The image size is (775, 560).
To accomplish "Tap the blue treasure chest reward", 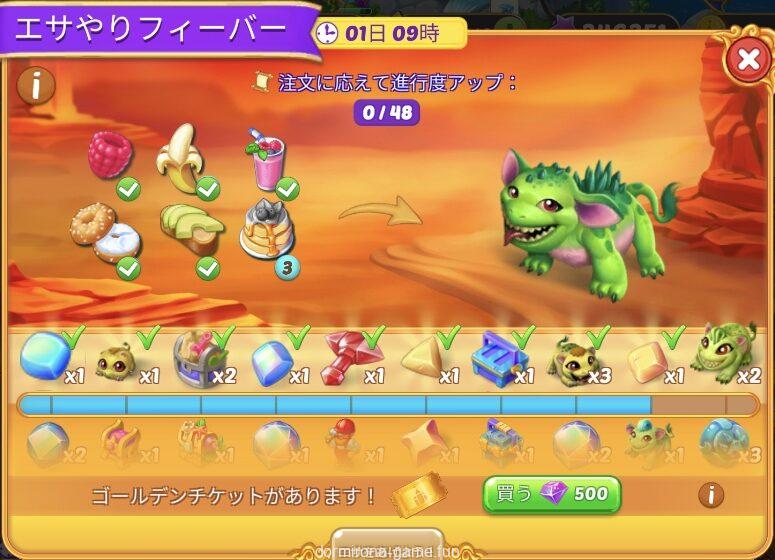I will pyautogui.click(x=500, y=355).
